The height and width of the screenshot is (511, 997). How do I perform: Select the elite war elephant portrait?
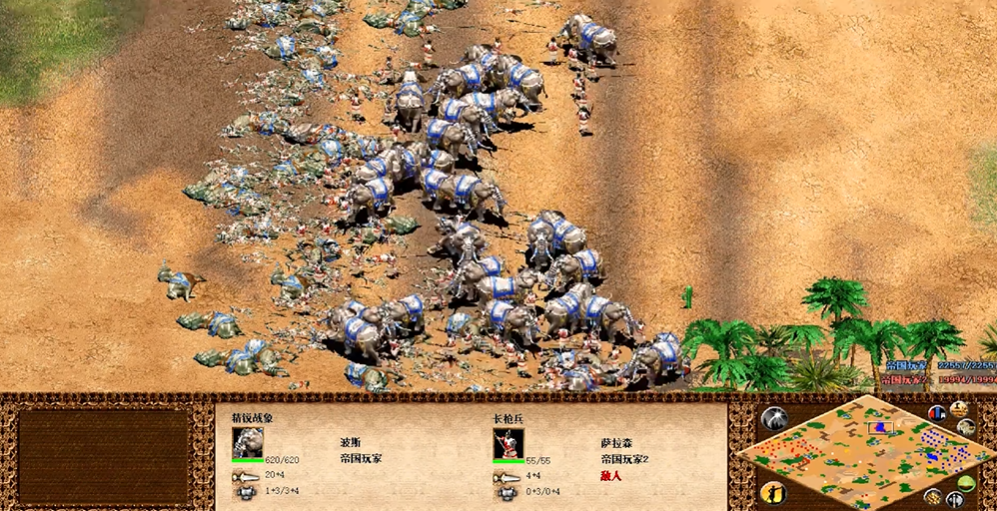[x=248, y=442]
